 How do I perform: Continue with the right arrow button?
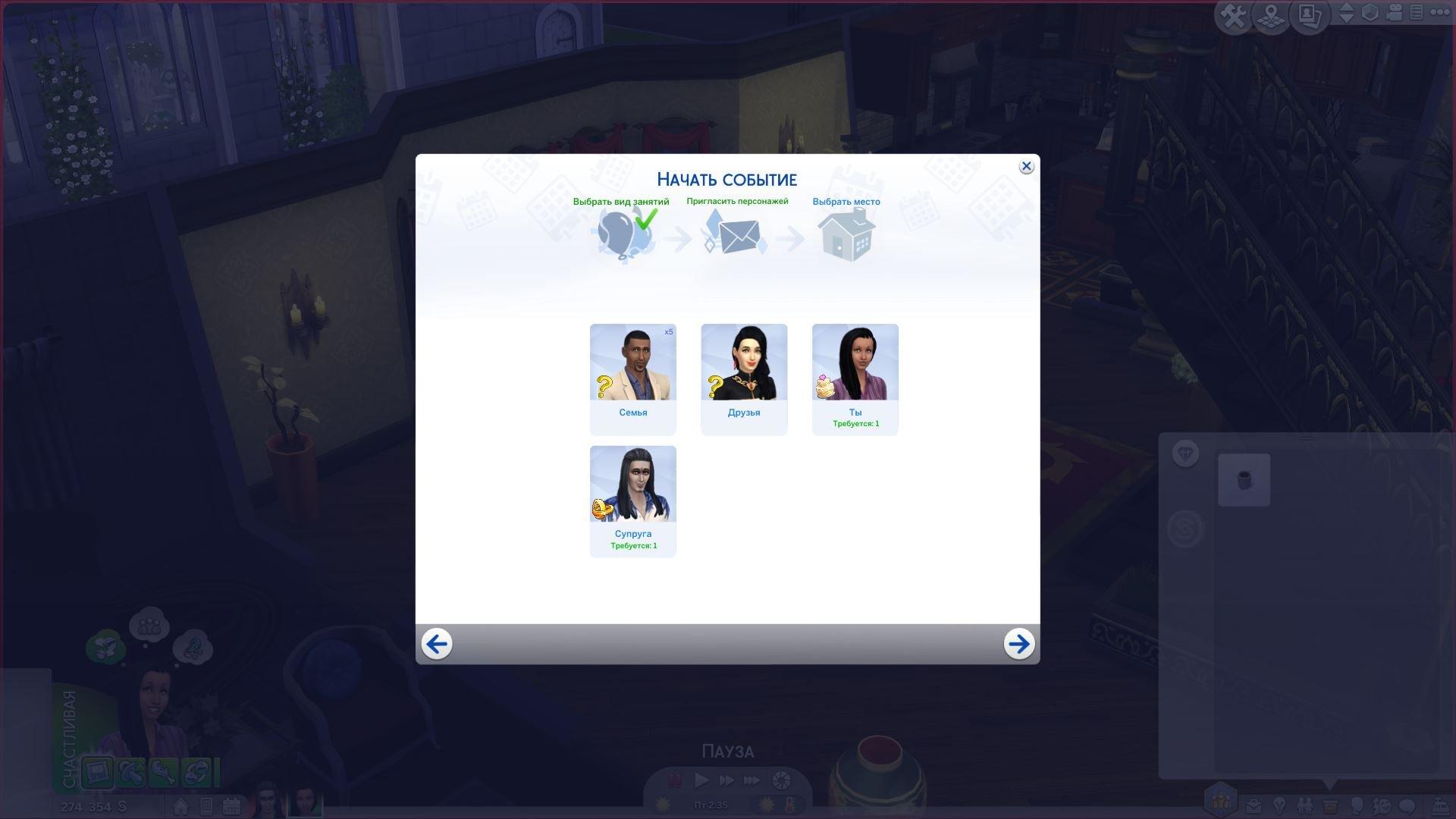tap(1018, 644)
